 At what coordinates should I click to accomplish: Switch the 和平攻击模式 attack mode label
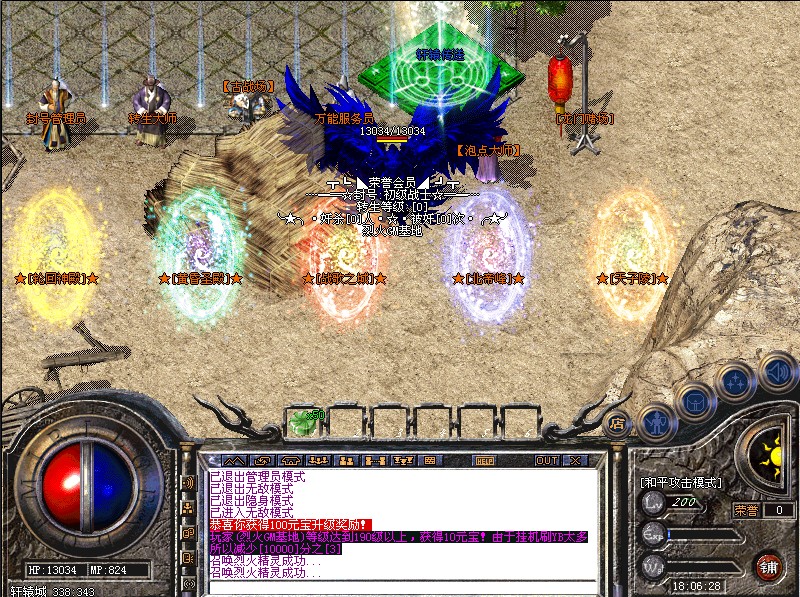pos(680,482)
